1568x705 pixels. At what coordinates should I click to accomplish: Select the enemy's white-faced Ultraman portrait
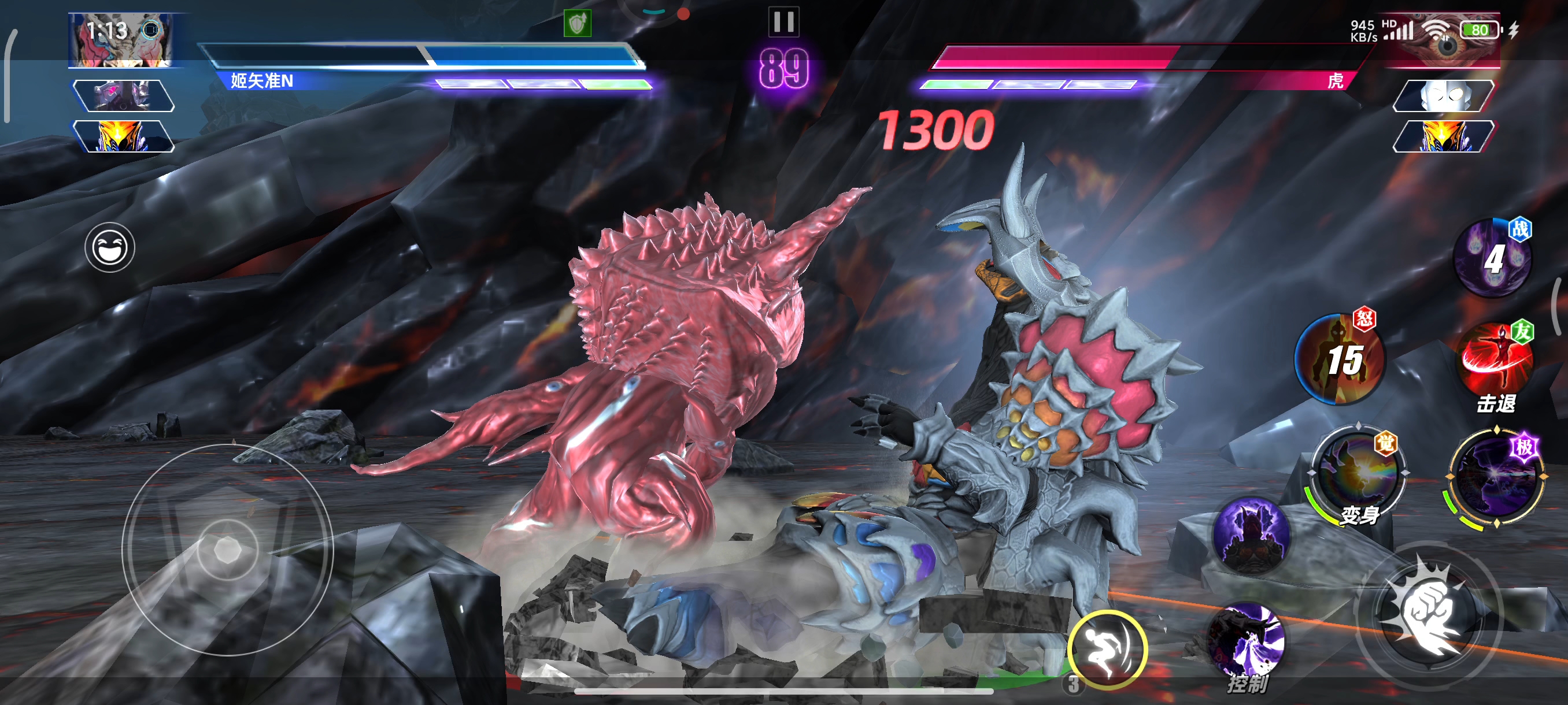pos(1443,95)
